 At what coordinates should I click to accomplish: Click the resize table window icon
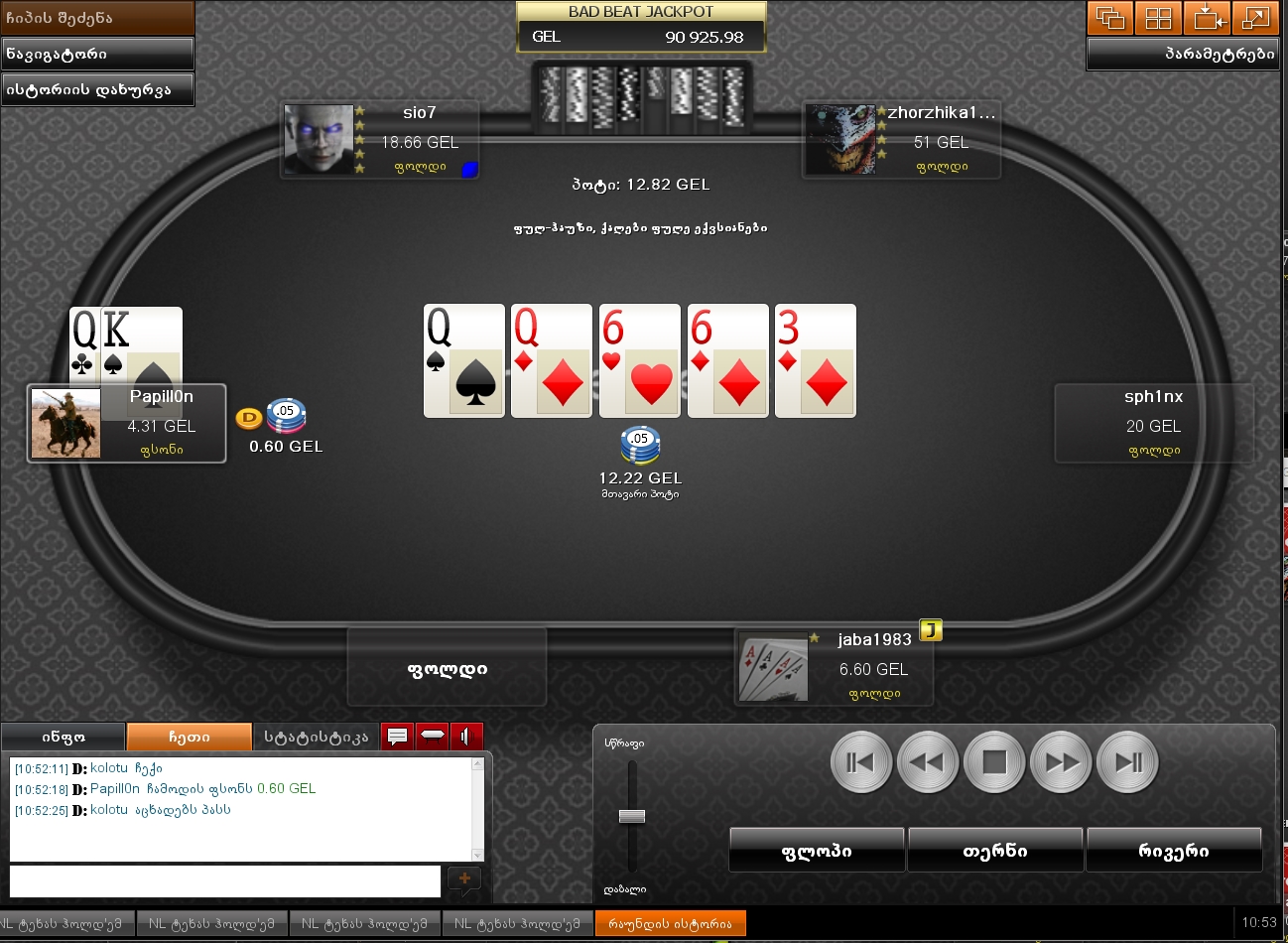click(x=1255, y=18)
